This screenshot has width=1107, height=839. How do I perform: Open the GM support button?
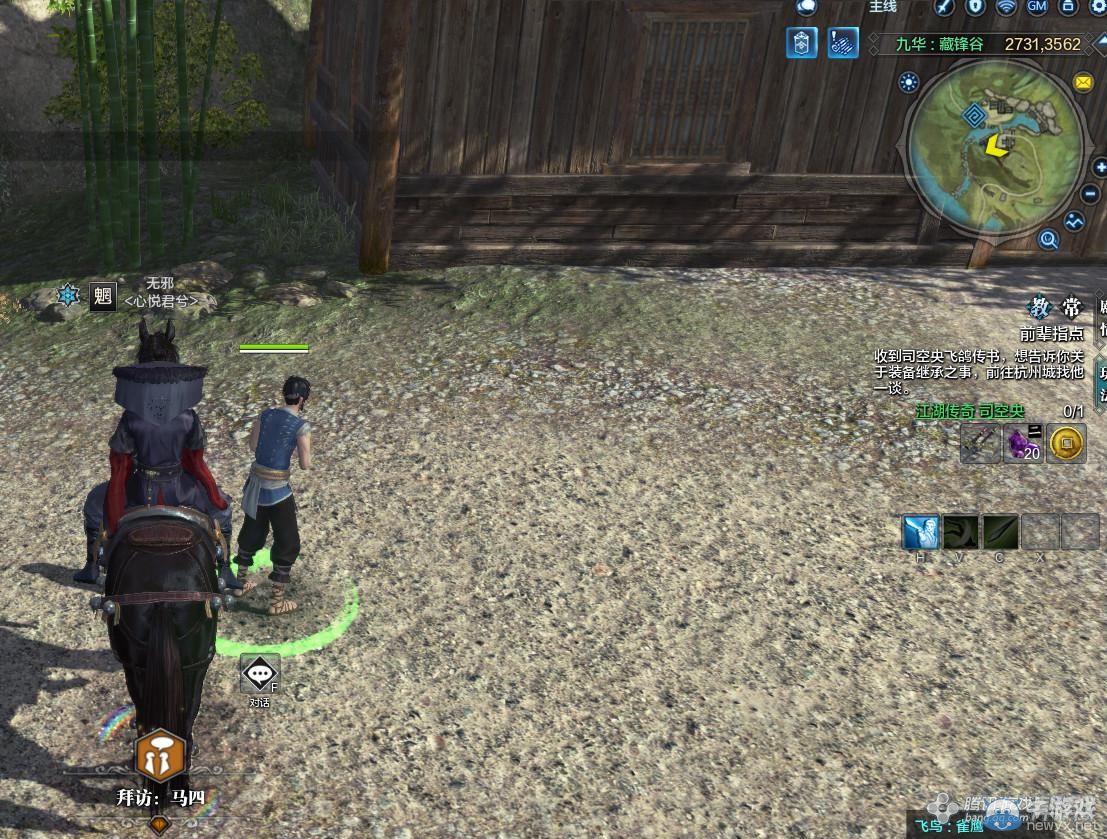click(x=1036, y=7)
